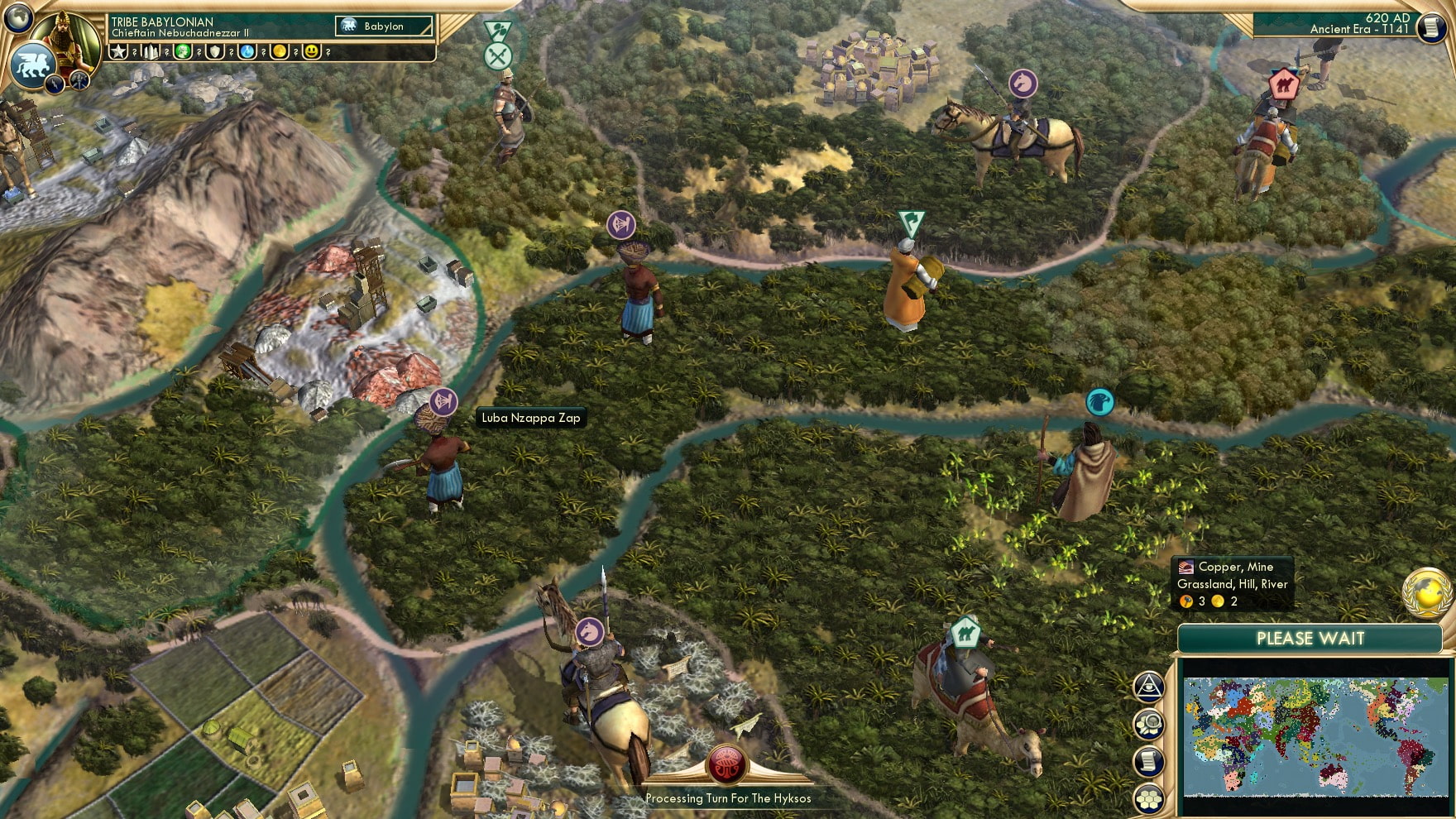Click the cyan eagle unit indicator
This screenshot has height=819, width=1456.
pos(1102,400)
